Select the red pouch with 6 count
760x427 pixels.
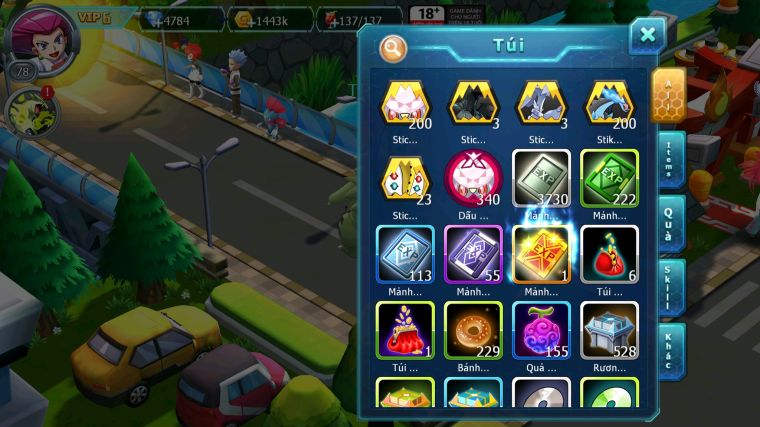coord(609,254)
